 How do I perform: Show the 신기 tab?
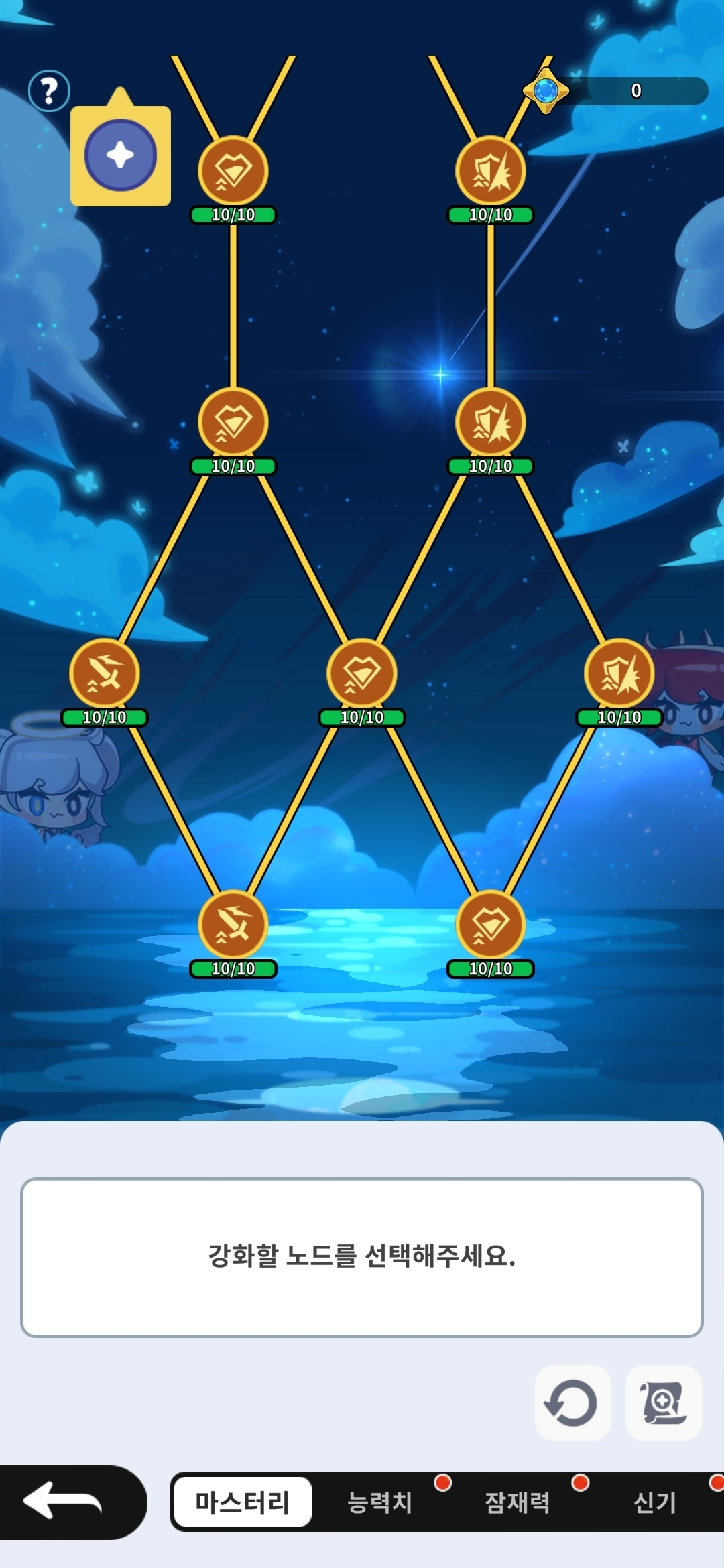(654, 1502)
